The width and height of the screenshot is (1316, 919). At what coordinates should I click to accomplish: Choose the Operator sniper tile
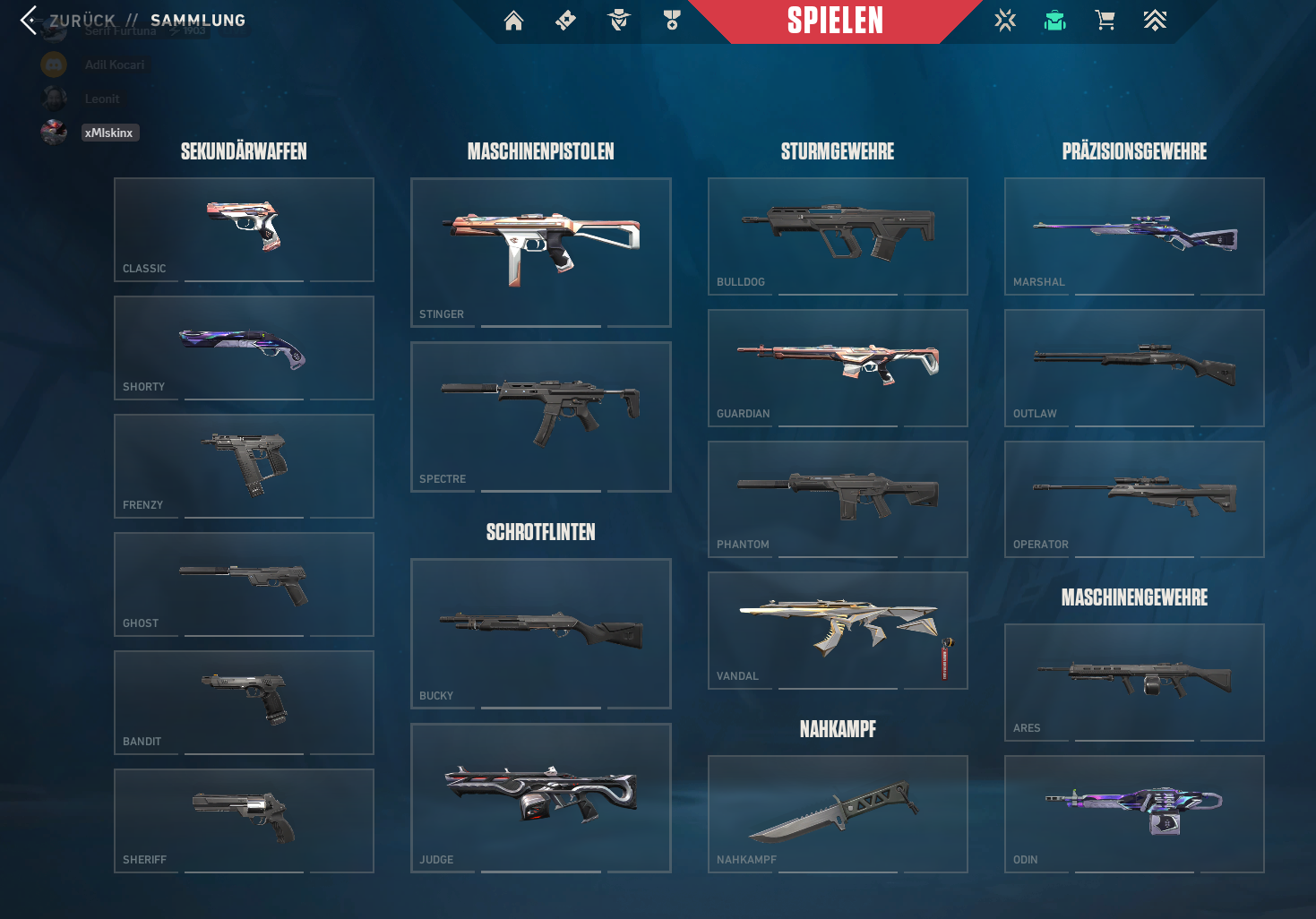[x=1134, y=499]
